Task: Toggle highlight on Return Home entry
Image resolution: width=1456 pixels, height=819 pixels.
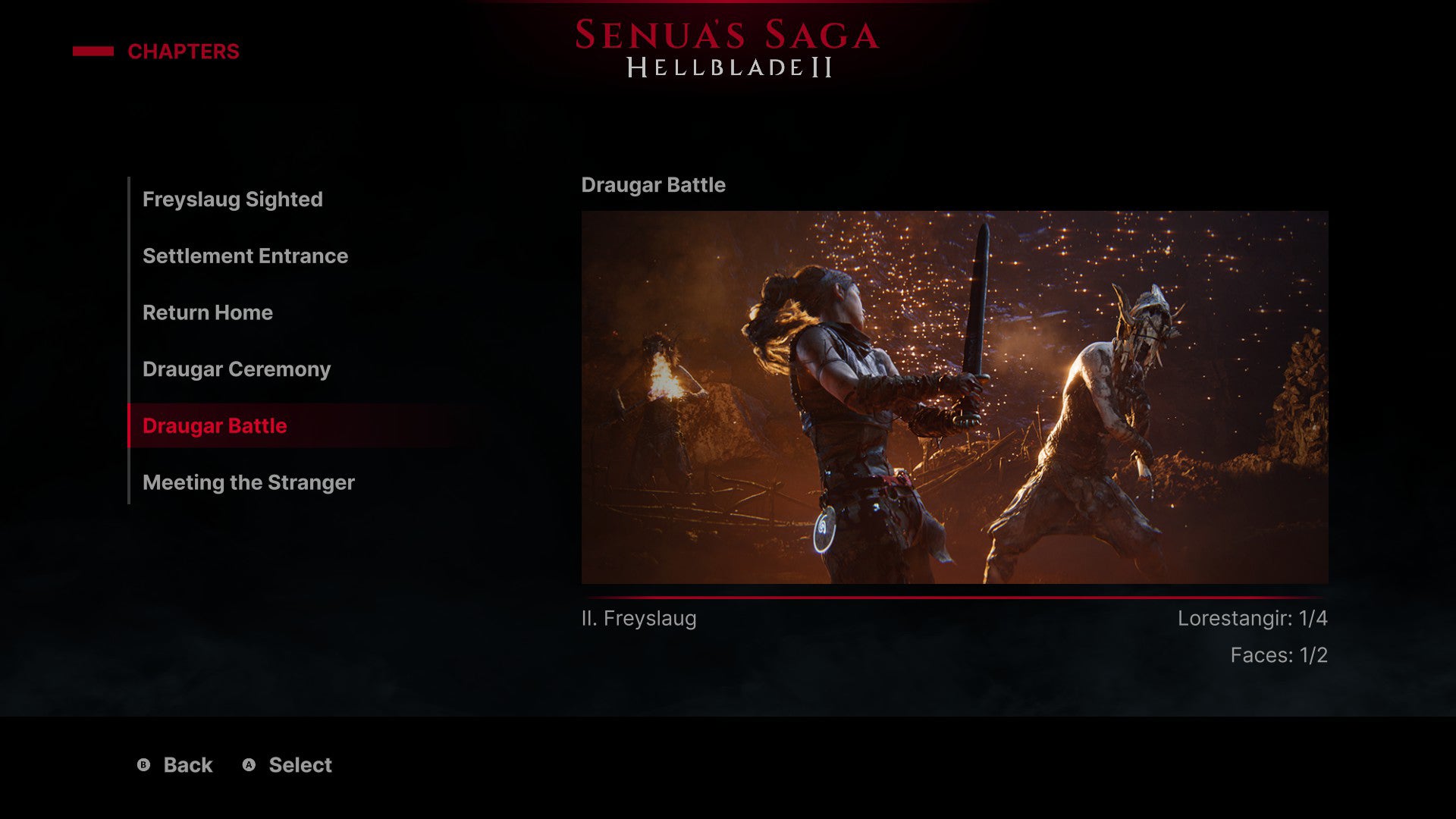Action: coord(208,312)
